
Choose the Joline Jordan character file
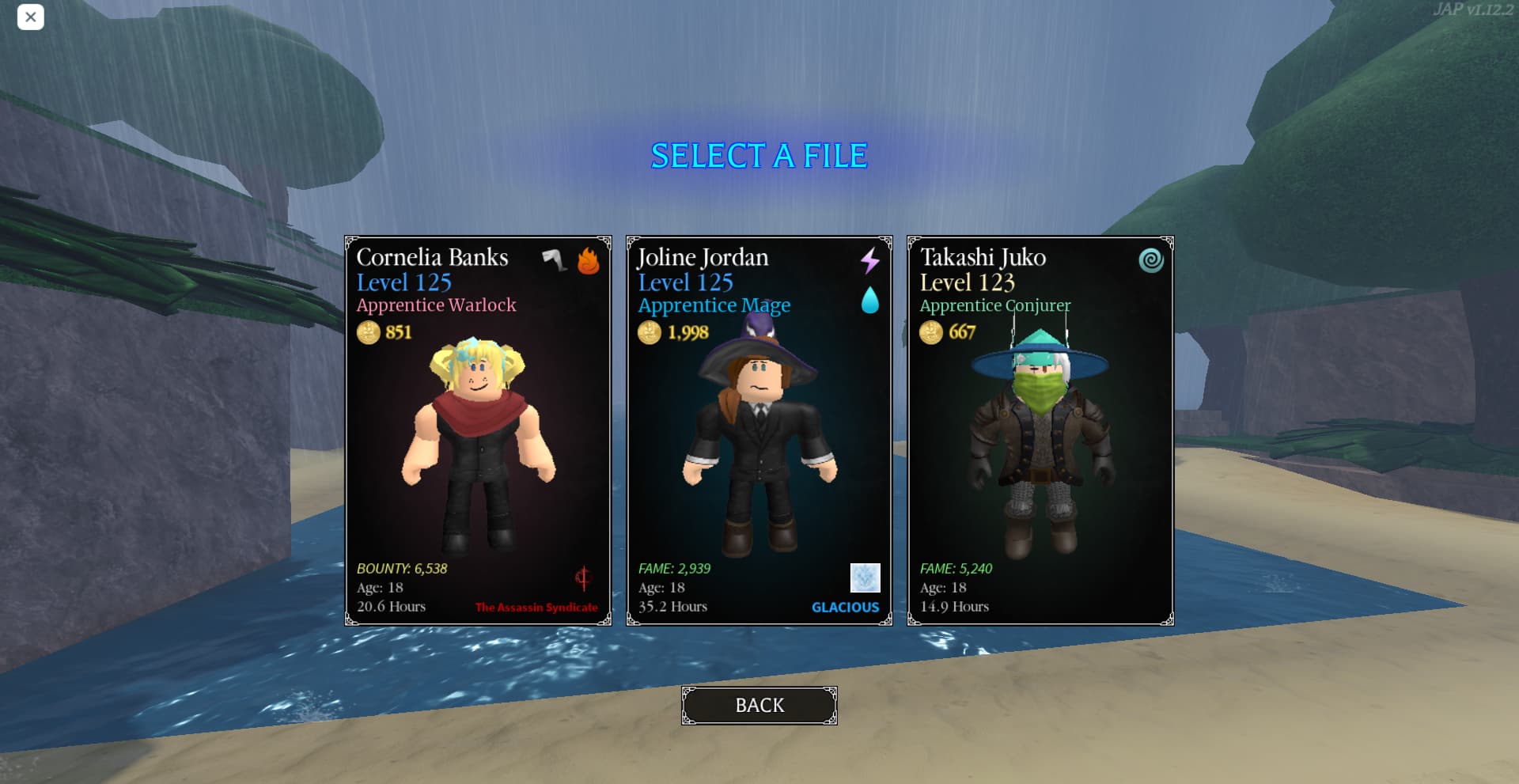pos(759,430)
